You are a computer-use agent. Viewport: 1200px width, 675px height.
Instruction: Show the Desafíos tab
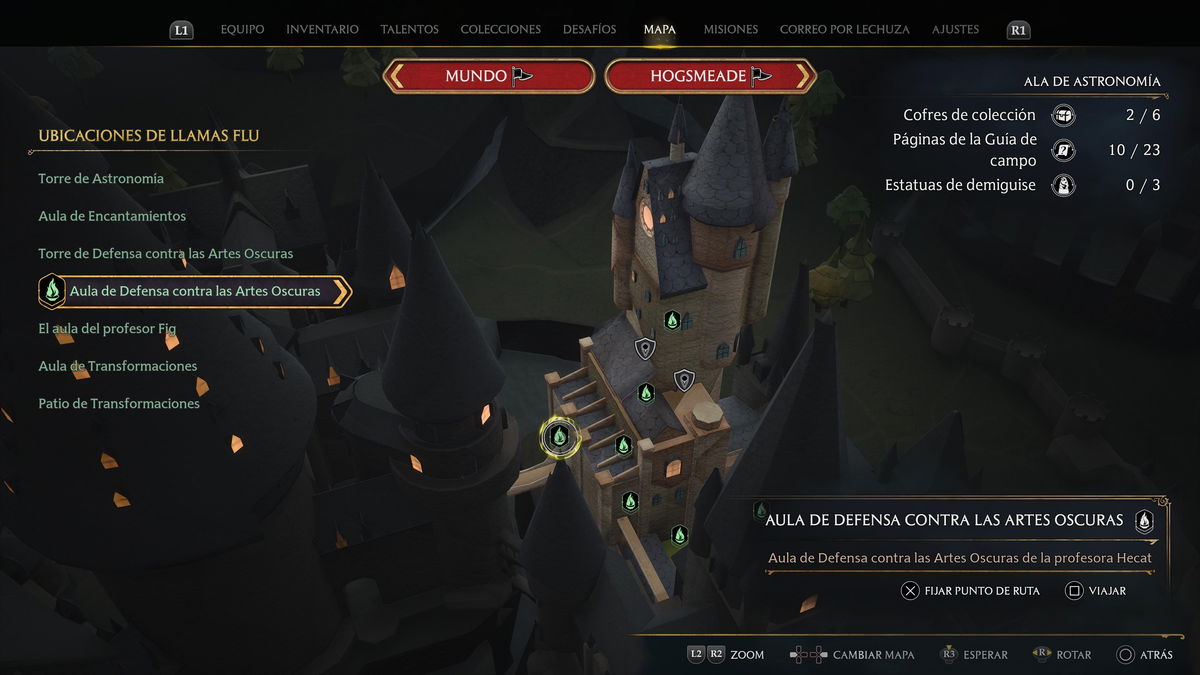pos(590,30)
